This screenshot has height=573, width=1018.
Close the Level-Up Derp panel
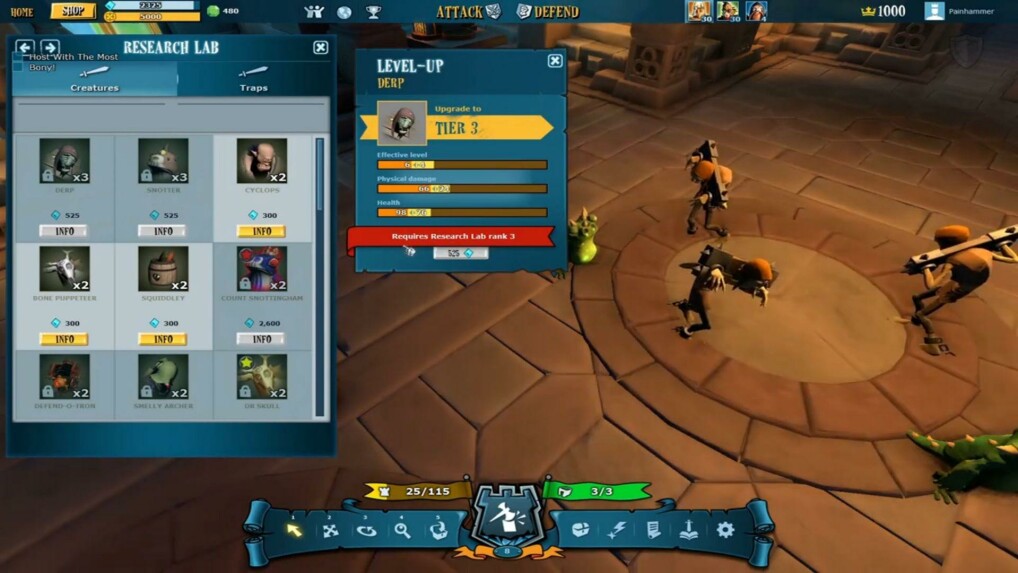pos(555,61)
